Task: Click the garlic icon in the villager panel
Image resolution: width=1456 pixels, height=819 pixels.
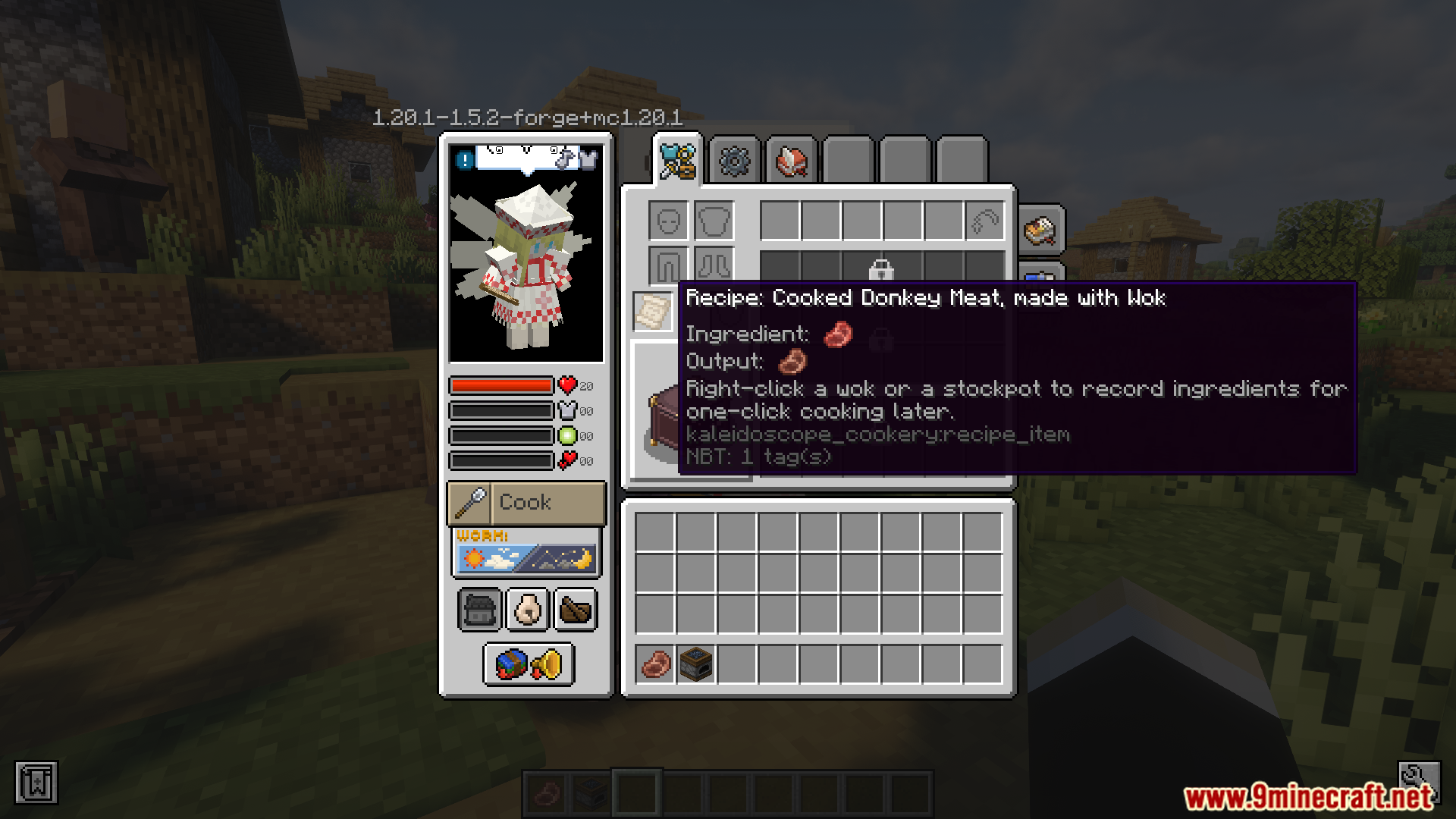Action: click(526, 609)
